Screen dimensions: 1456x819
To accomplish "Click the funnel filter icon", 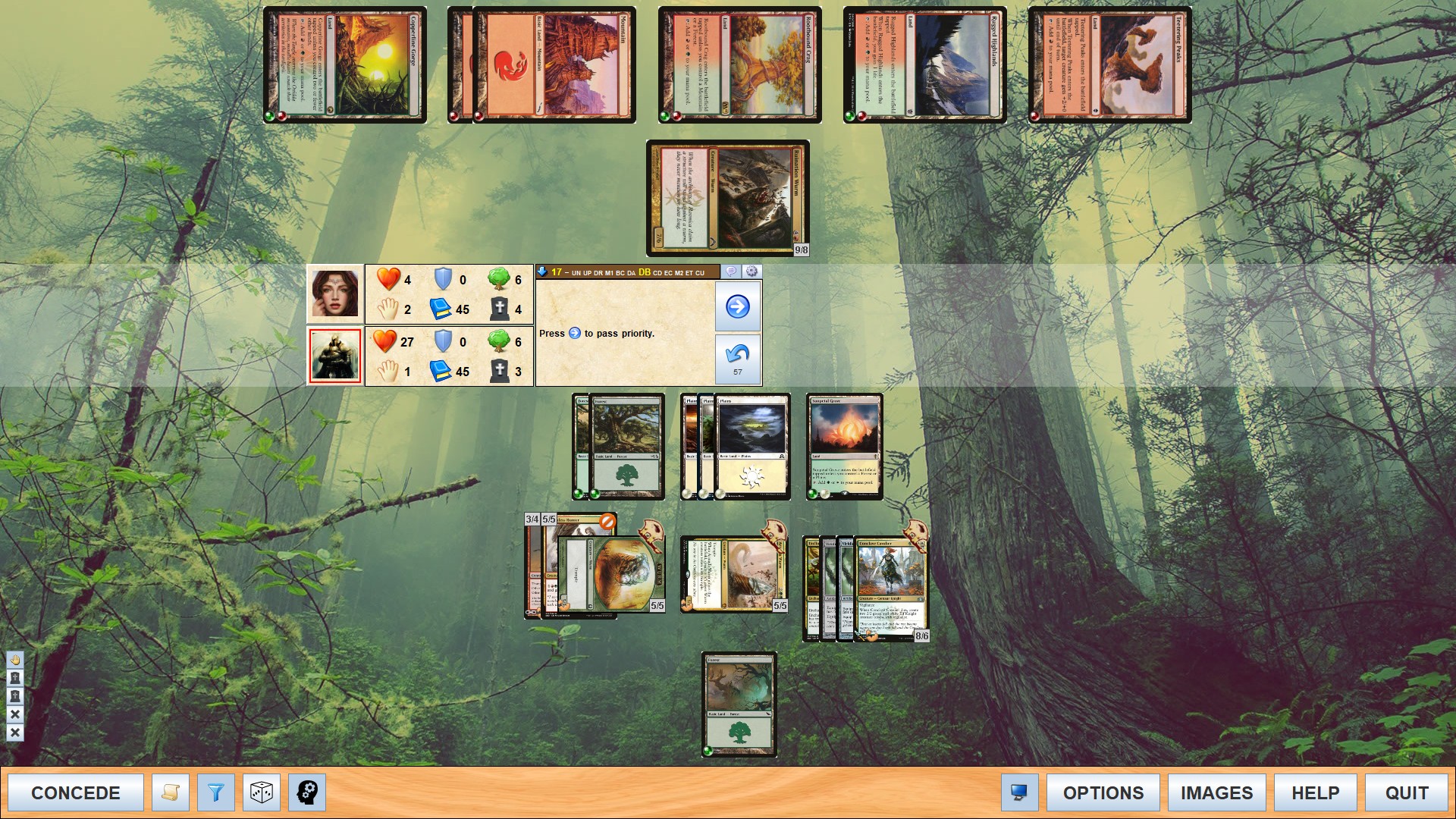I will tap(216, 792).
